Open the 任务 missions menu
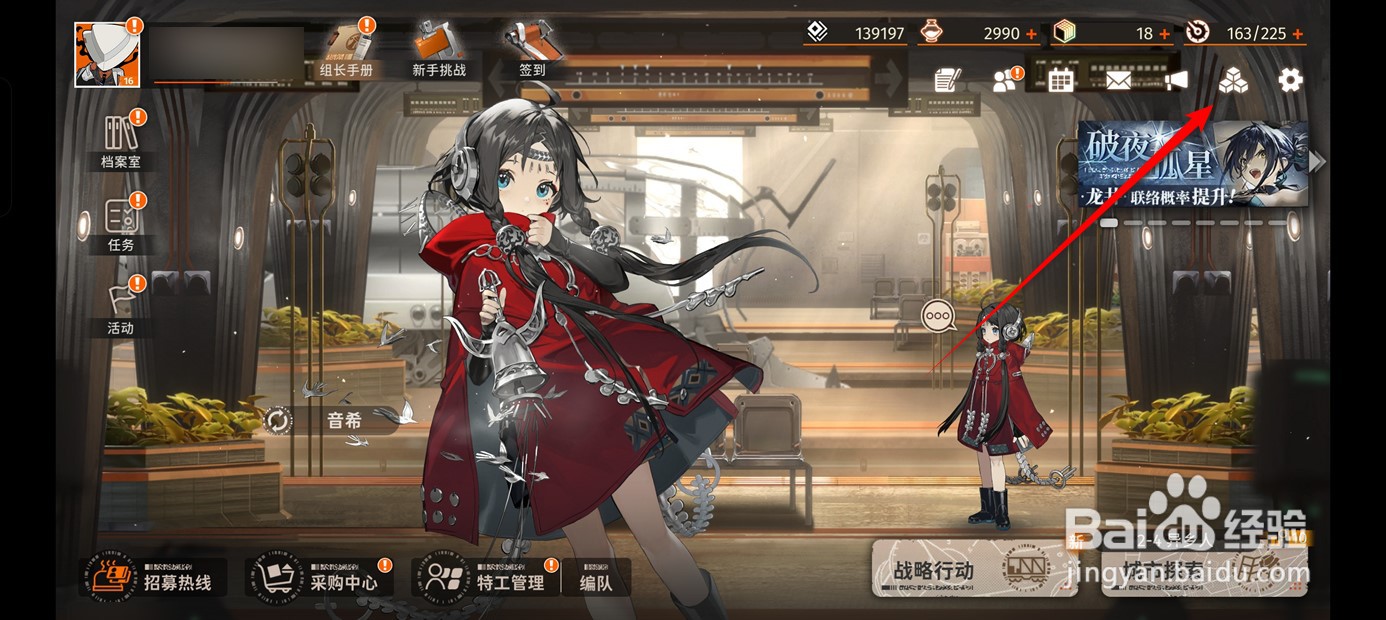This screenshot has height=620, width=1386. point(120,225)
